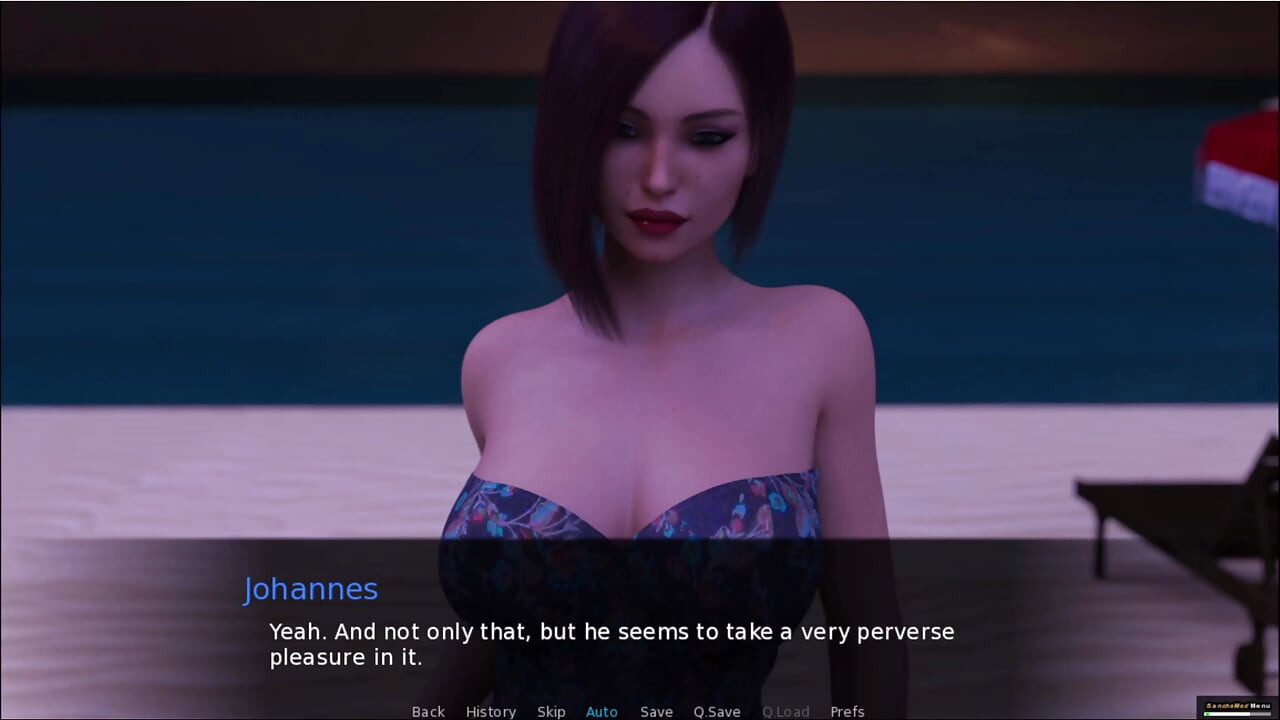The height and width of the screenshot is (720, 1280).
Task: Open the preferences from the quick menu
Action: (x=849, y=711)
